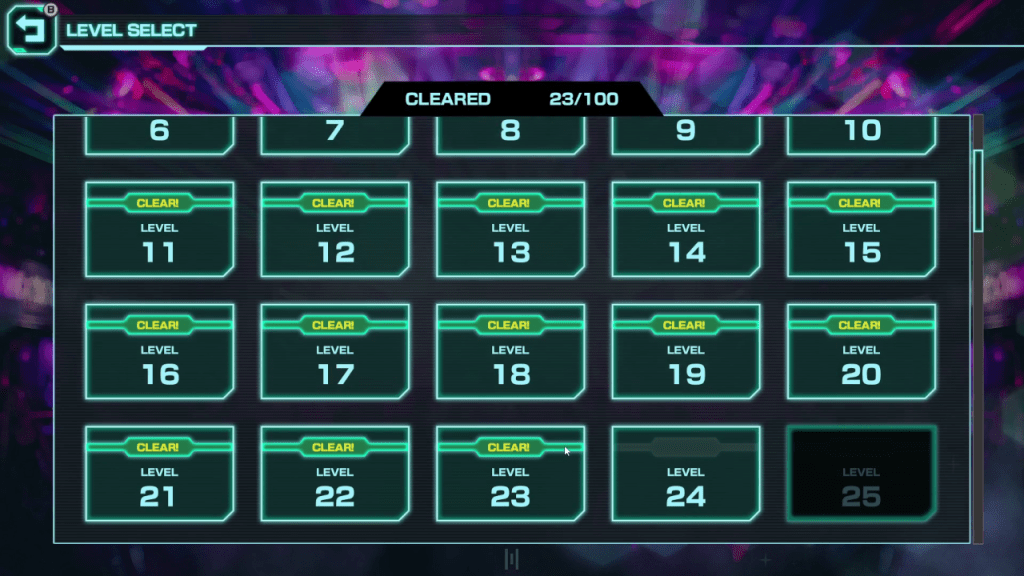Select the partially visible Level 8 tile

point(510,134)
